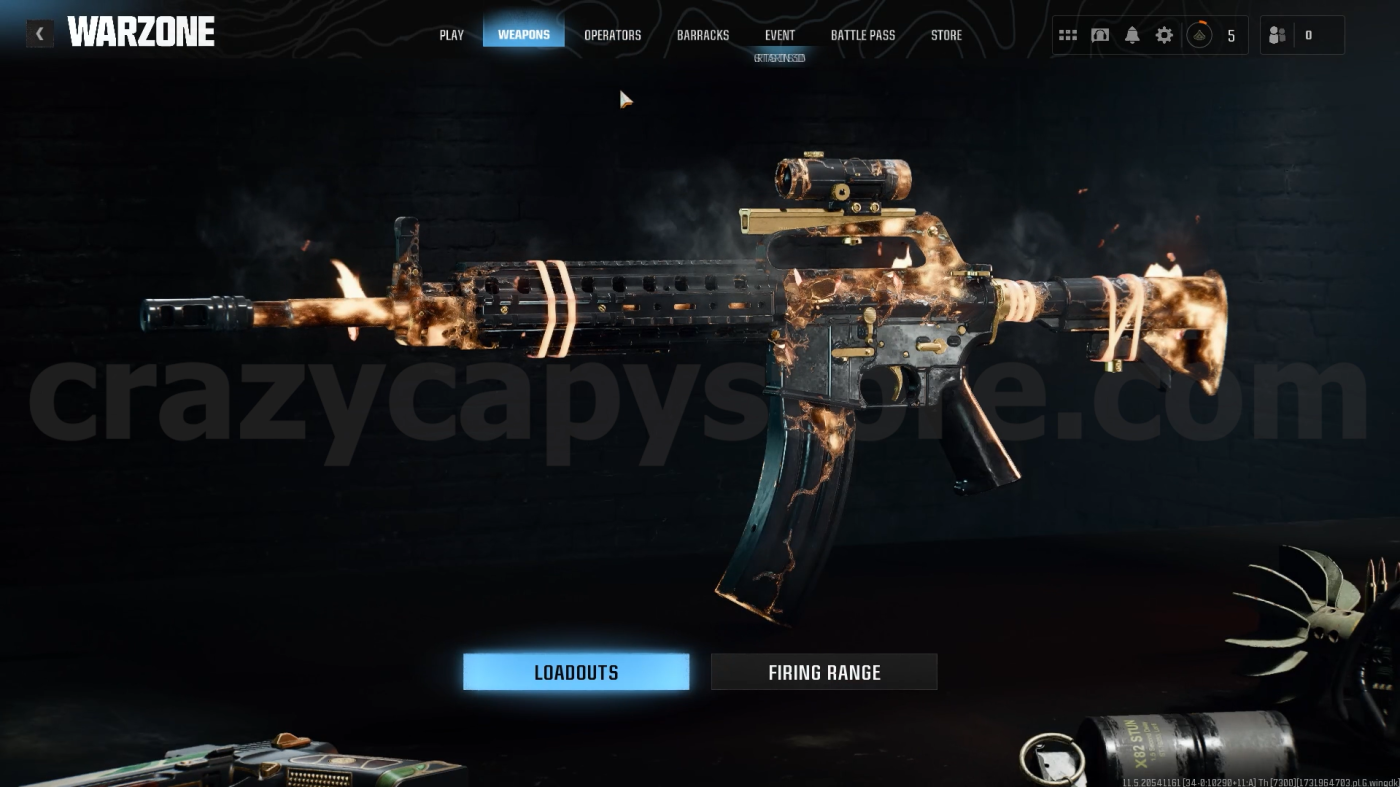
Task: Open the friends list social icon
Action: (1276, 34)
